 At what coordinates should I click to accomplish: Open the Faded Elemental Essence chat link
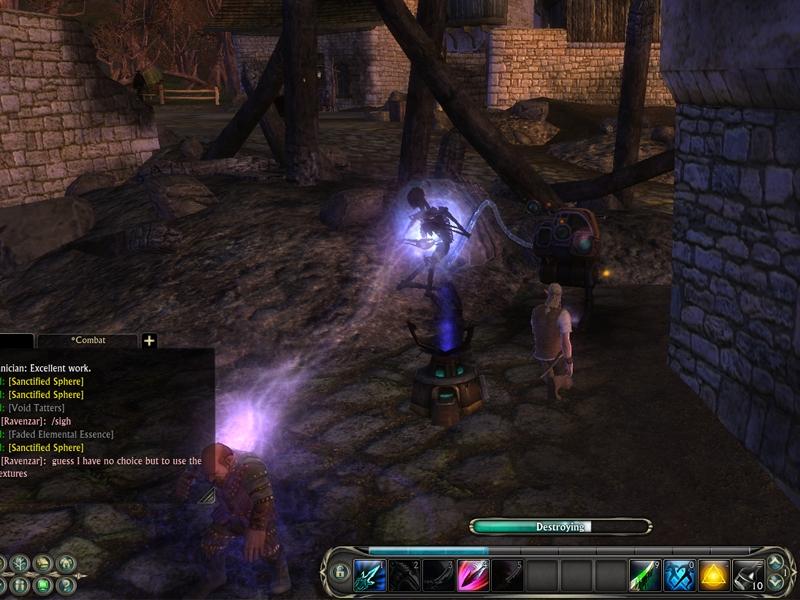(60, 434)
